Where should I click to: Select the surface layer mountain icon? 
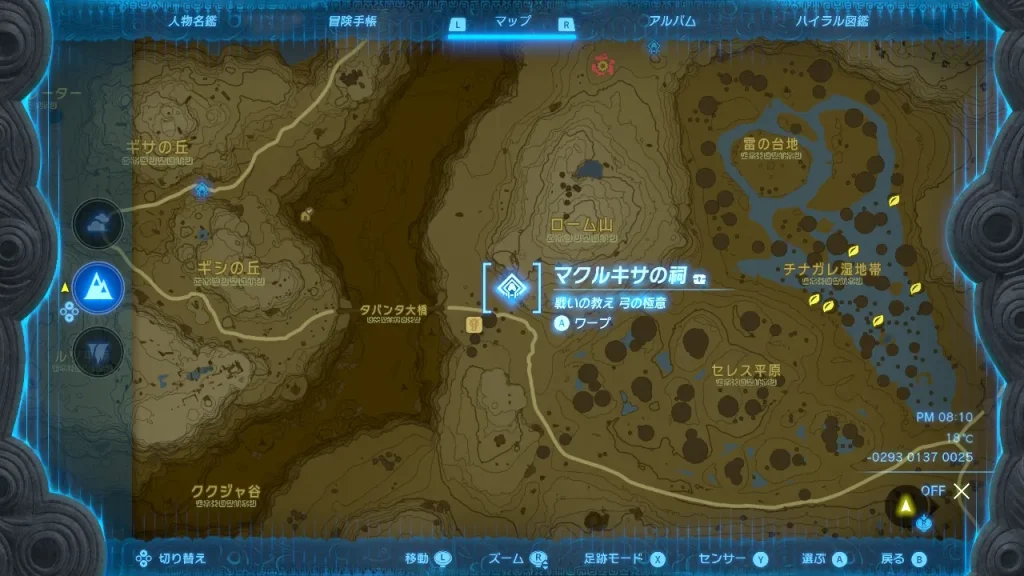(x=99, y=288)
